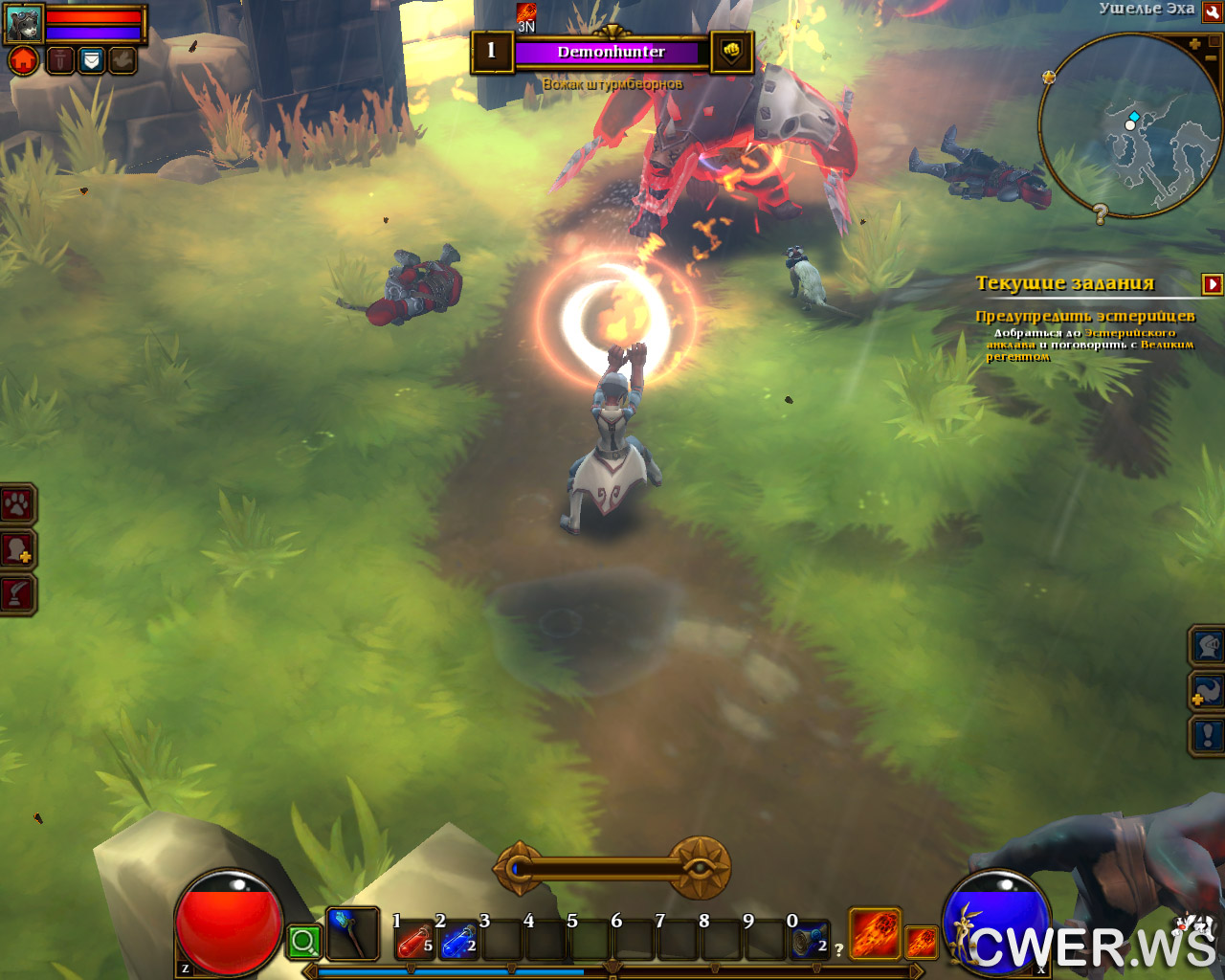Use the red health potion in slot 1

tap(413, 943)
